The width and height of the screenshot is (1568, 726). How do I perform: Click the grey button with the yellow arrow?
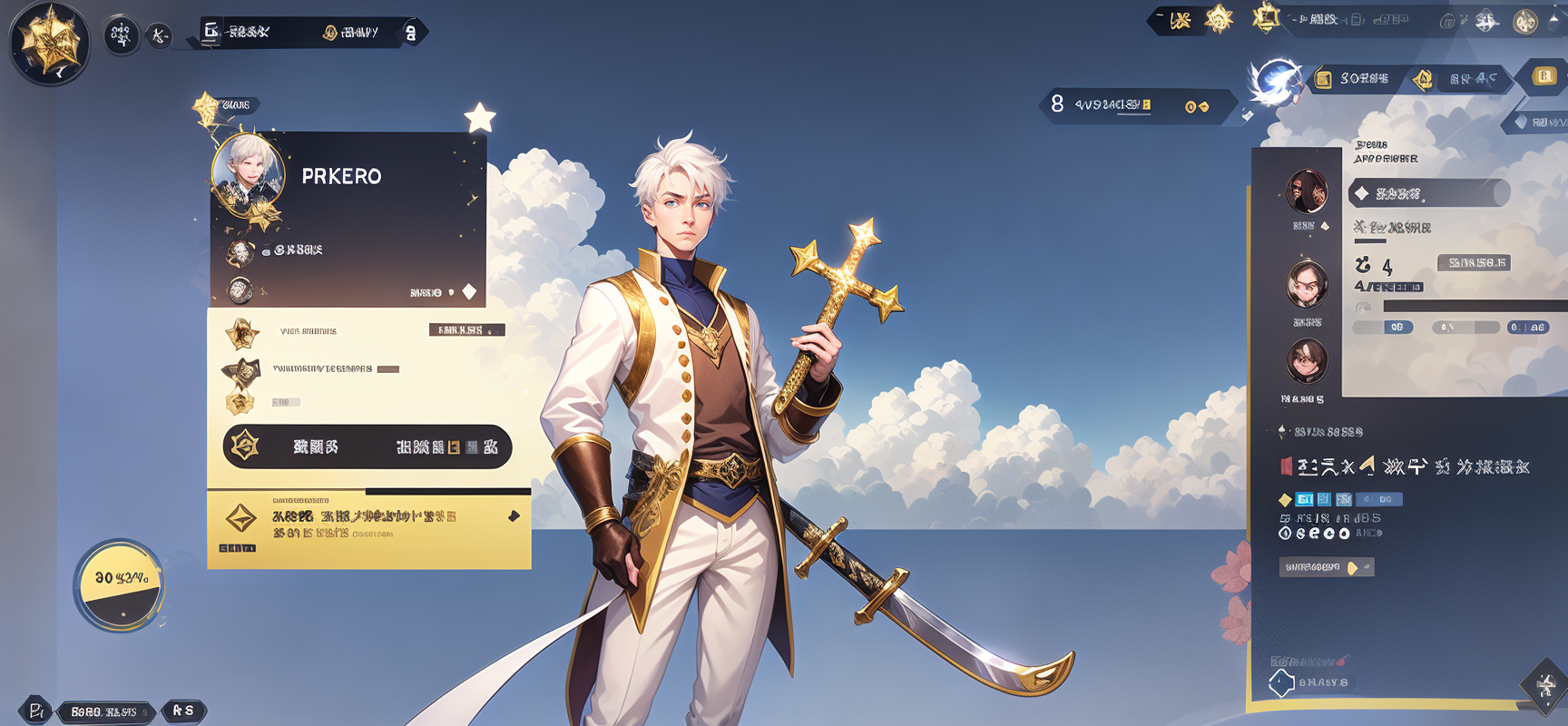[1327, 567]
